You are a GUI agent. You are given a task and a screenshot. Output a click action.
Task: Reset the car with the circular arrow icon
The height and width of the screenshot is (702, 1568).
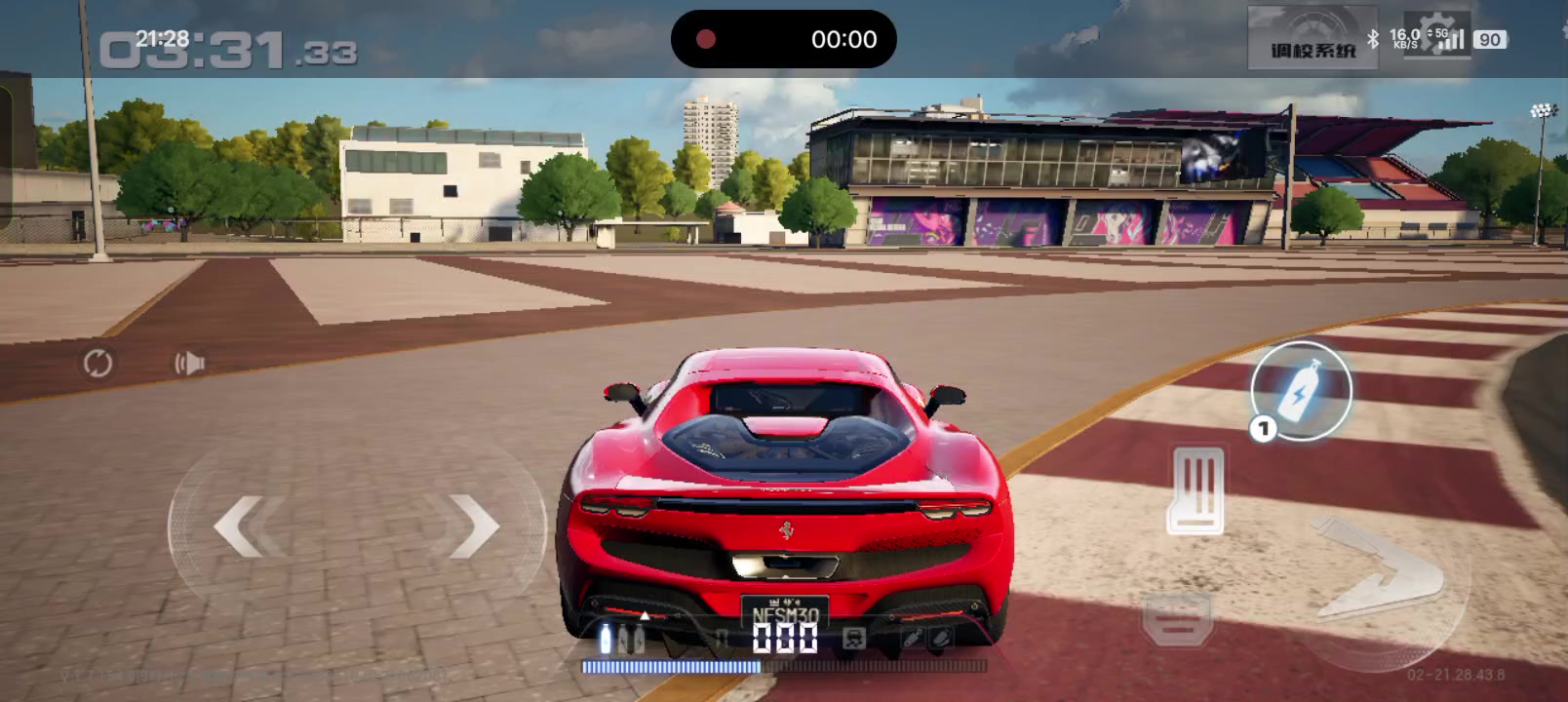(x=98, y=364)
